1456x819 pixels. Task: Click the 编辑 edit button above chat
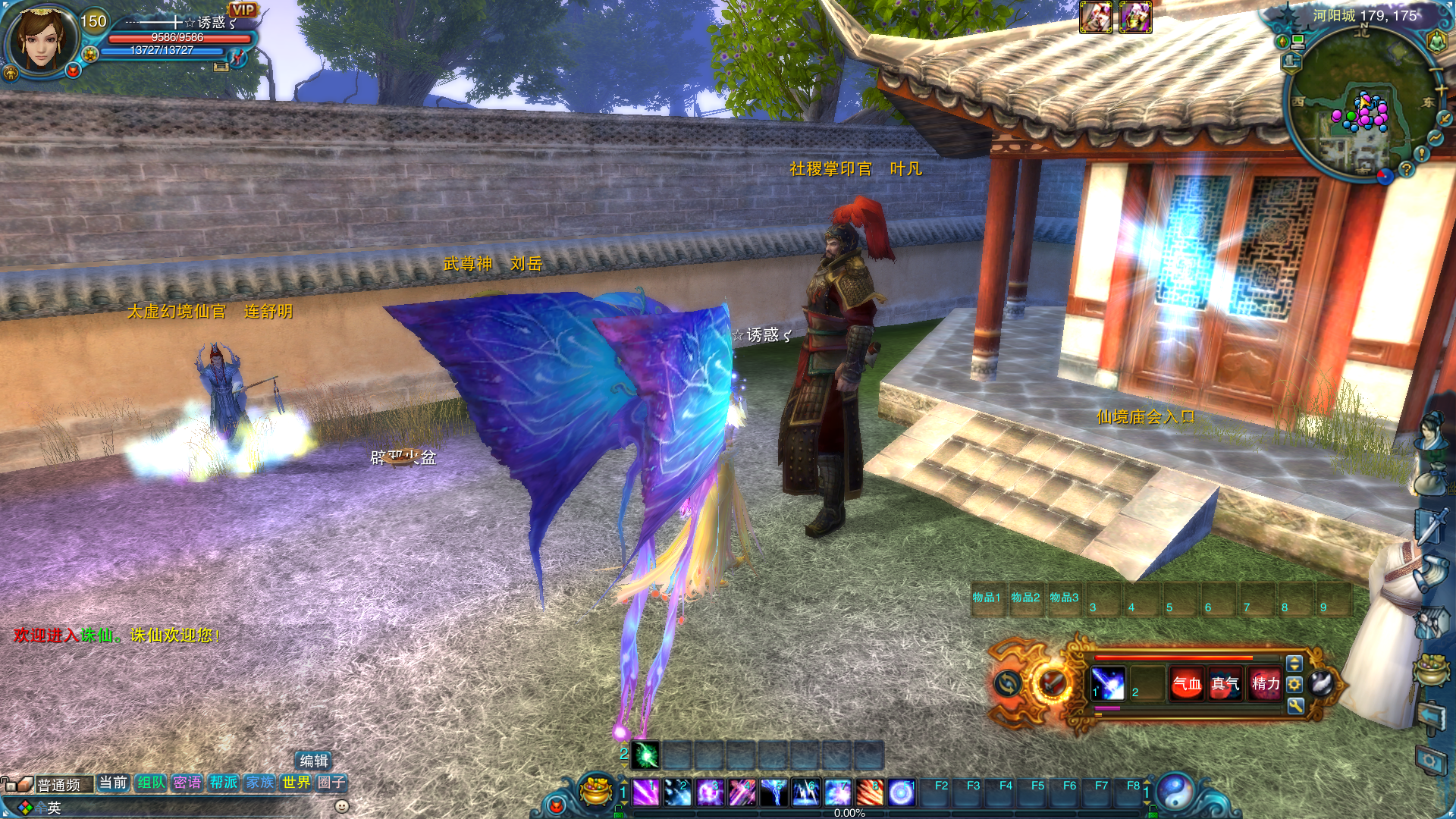[313, 761]
